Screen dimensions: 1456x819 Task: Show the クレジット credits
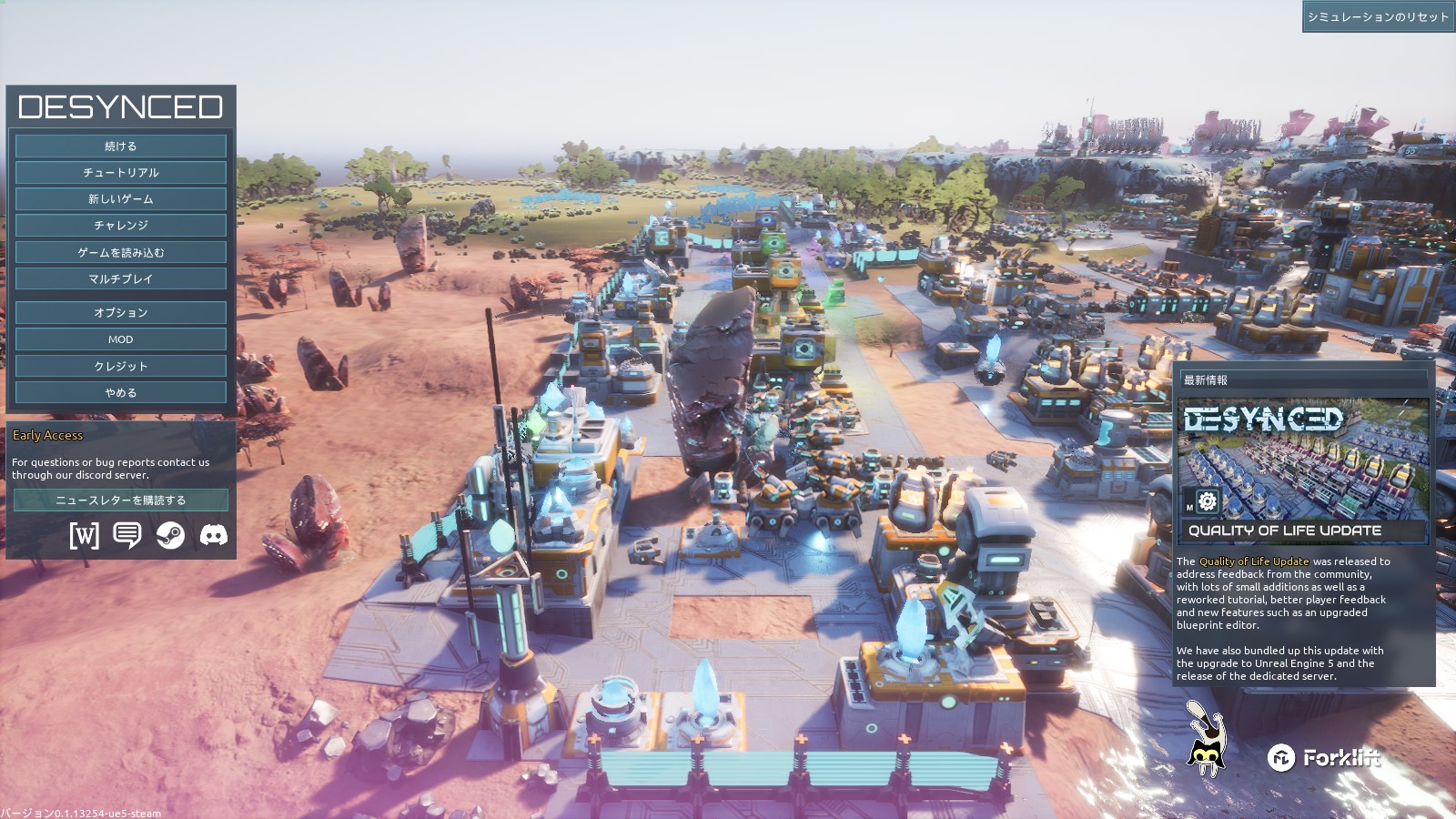(x=120, y=366)
